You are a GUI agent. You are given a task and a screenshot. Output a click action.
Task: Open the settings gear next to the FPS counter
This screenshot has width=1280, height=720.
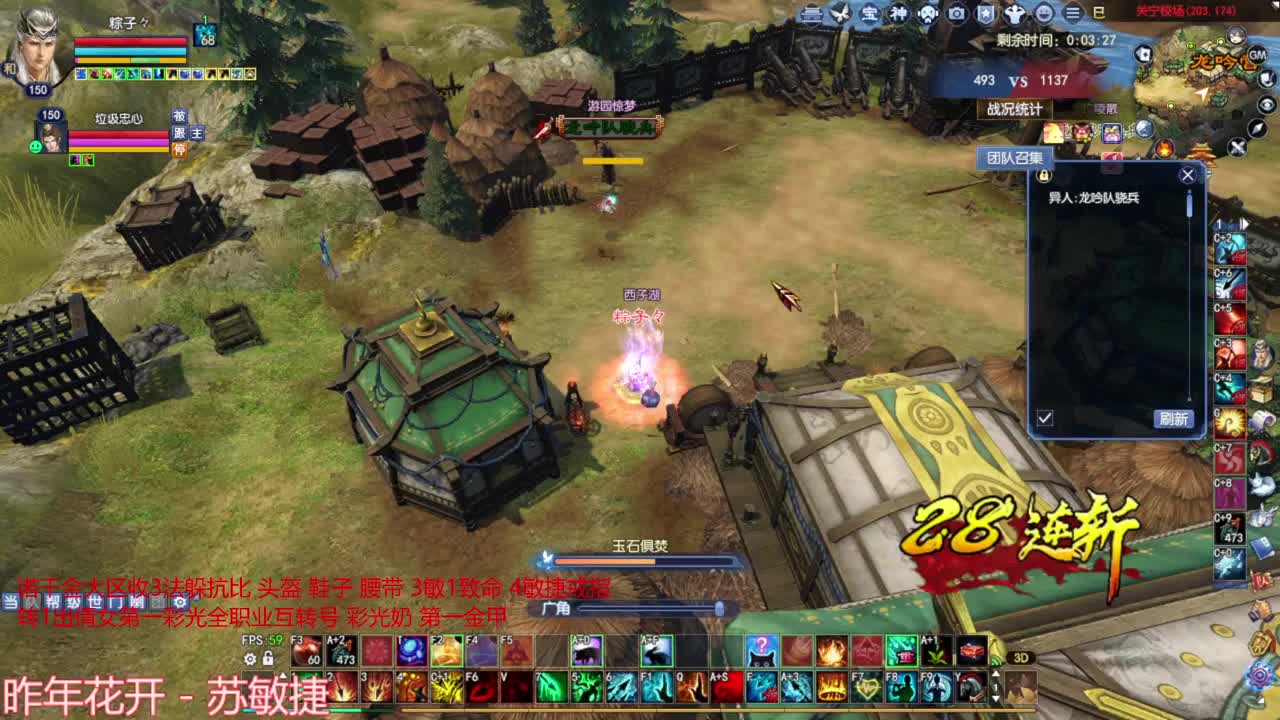pos(250,659)
